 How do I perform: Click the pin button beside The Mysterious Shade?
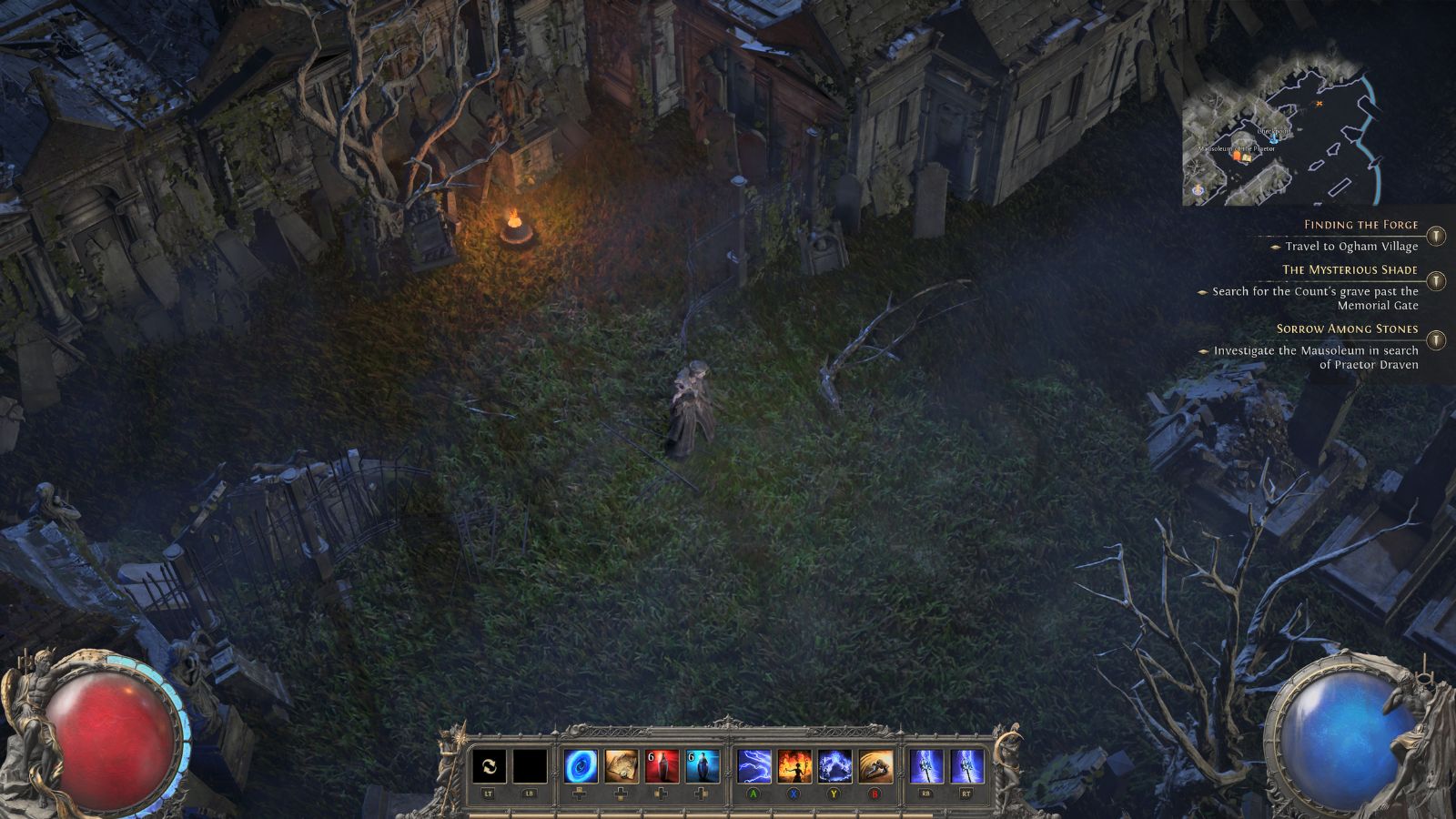pyautogui.click(x=1436, y=281)
